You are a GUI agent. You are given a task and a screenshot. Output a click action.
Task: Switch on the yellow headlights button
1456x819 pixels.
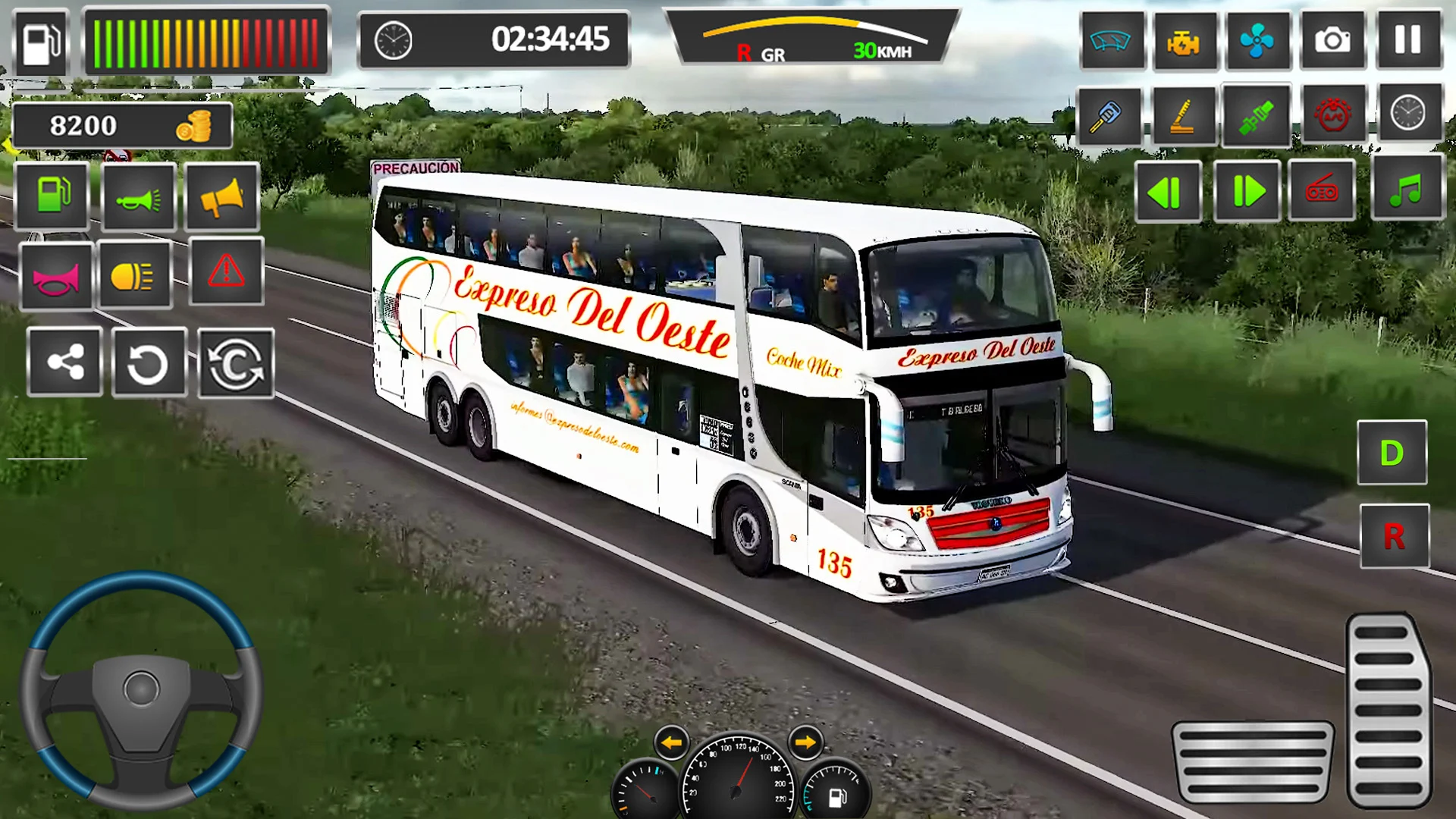coord(134,275)
